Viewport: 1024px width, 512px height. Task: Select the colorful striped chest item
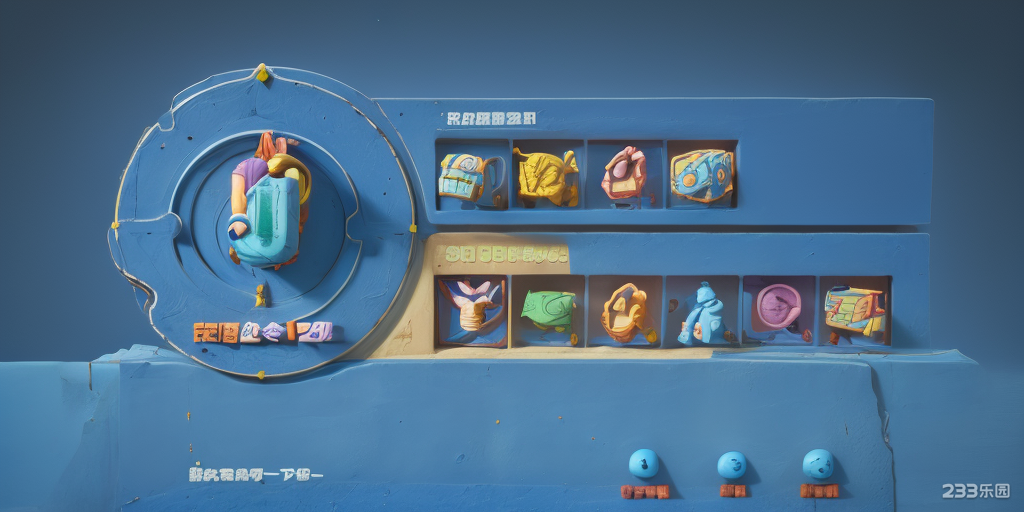[854, 310]
